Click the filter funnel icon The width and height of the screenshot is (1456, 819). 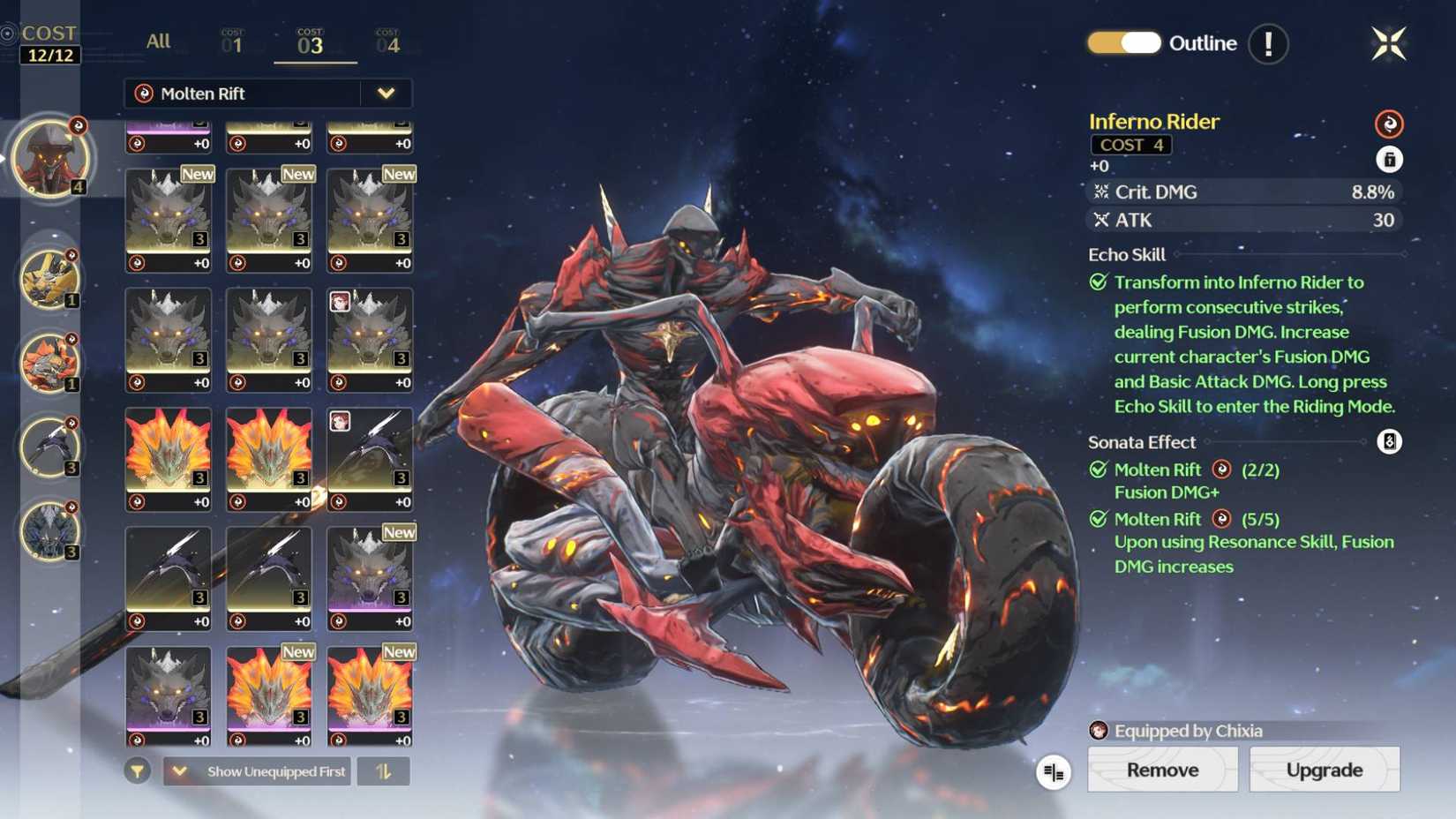coord(137,770)
